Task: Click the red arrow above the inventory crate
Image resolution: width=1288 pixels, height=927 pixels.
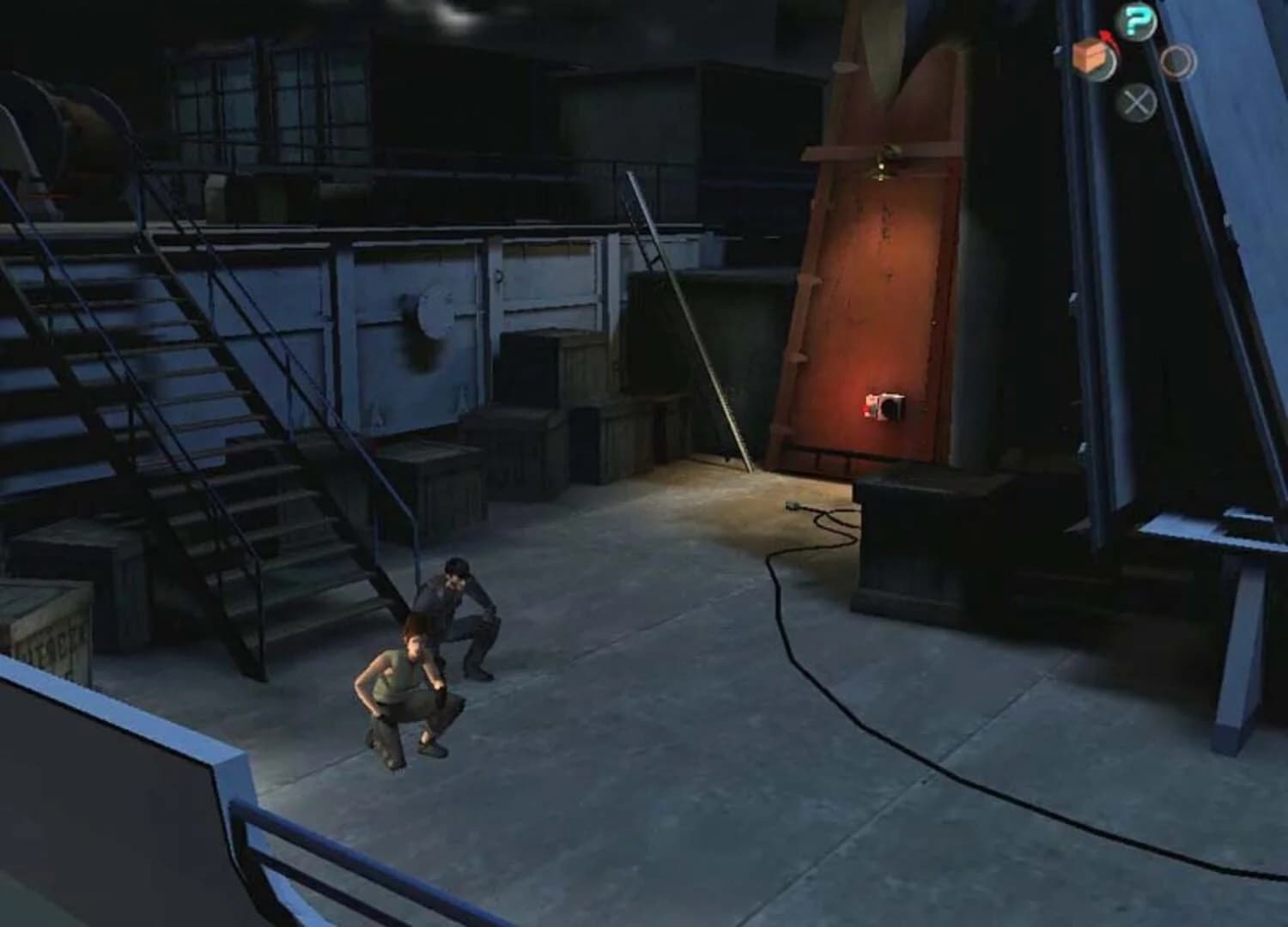Action: point(1106,38)
